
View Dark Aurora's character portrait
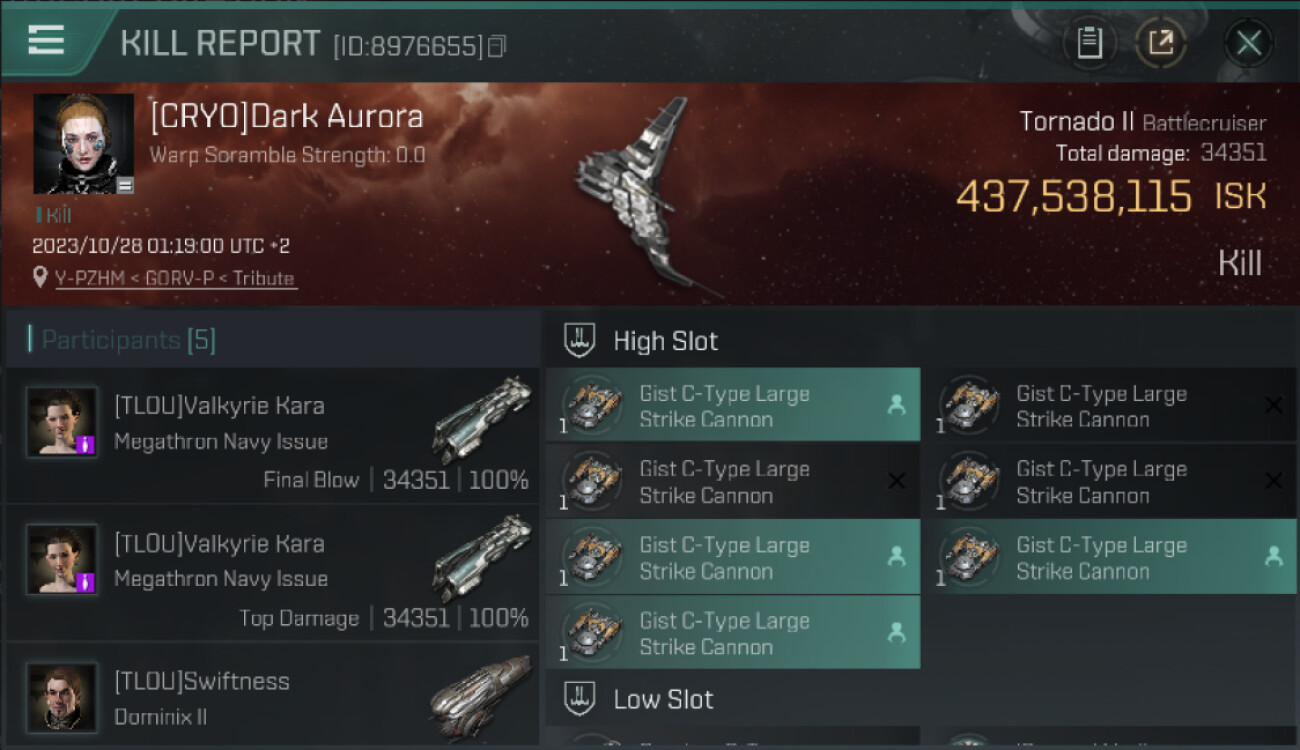pos(83,143)
